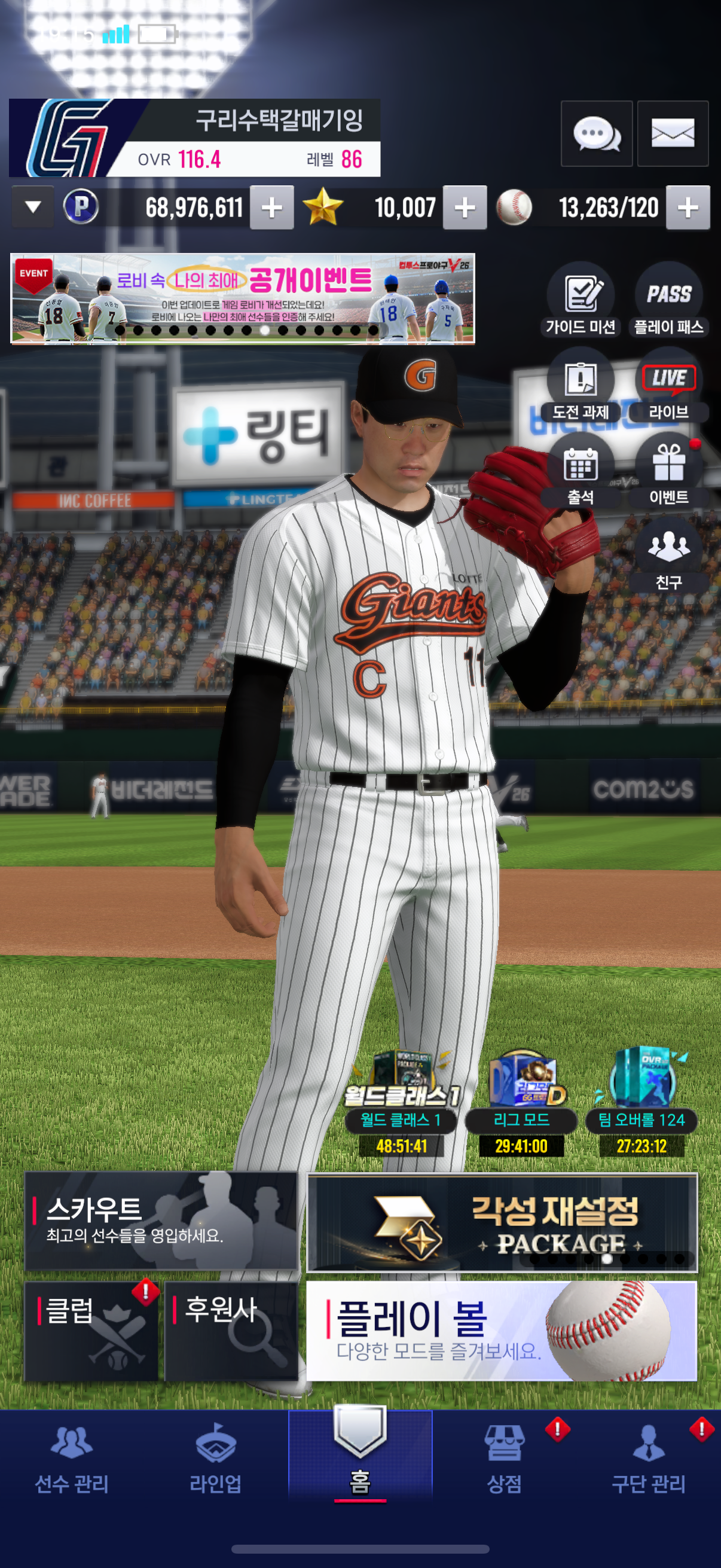Switch to the 상점 shop tab
This screenshot has width=721, height=1568.
pos(504,1459)
